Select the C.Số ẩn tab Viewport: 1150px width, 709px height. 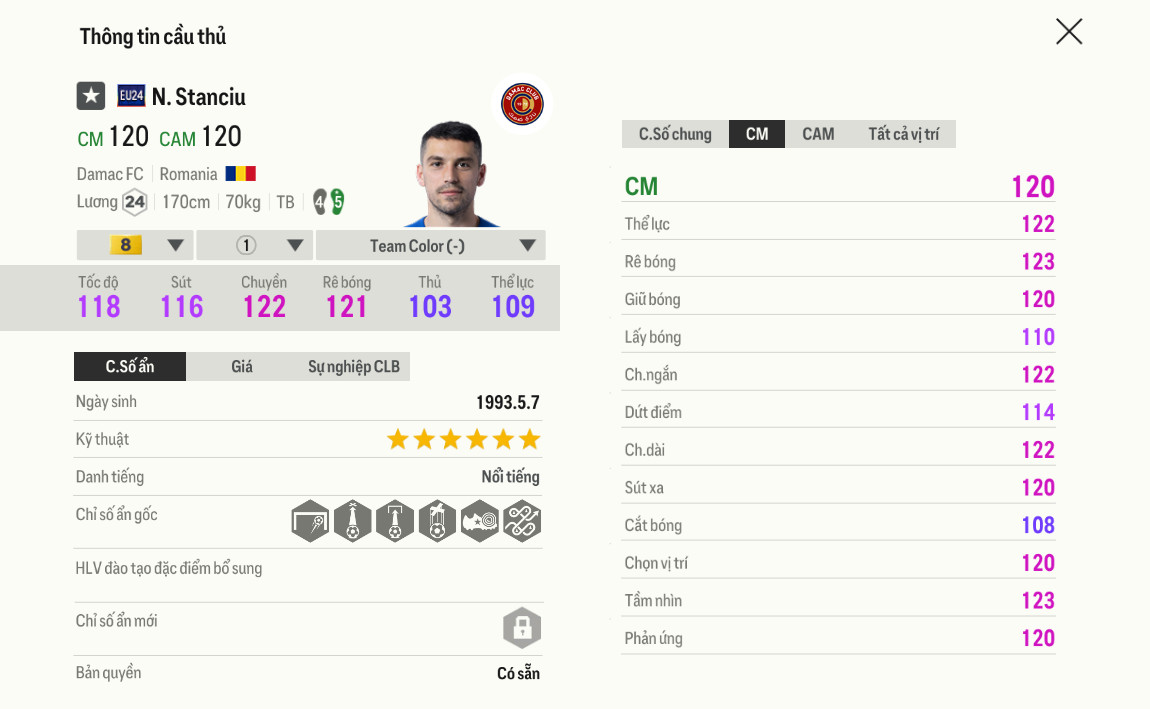click(x=130, y=367)
